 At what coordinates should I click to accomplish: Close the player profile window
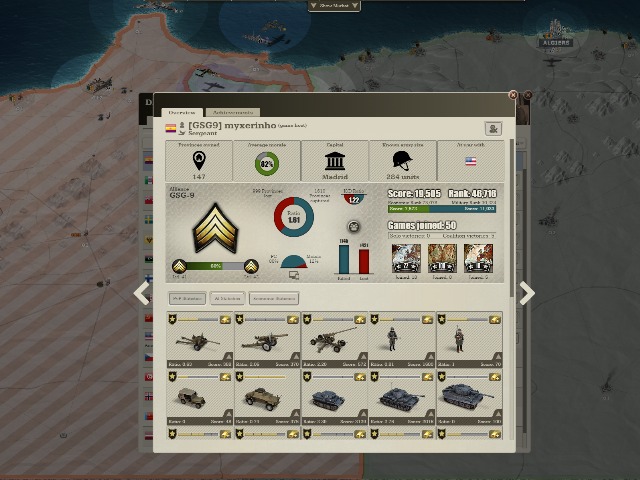pyautogui.click(x=514, y=96)
